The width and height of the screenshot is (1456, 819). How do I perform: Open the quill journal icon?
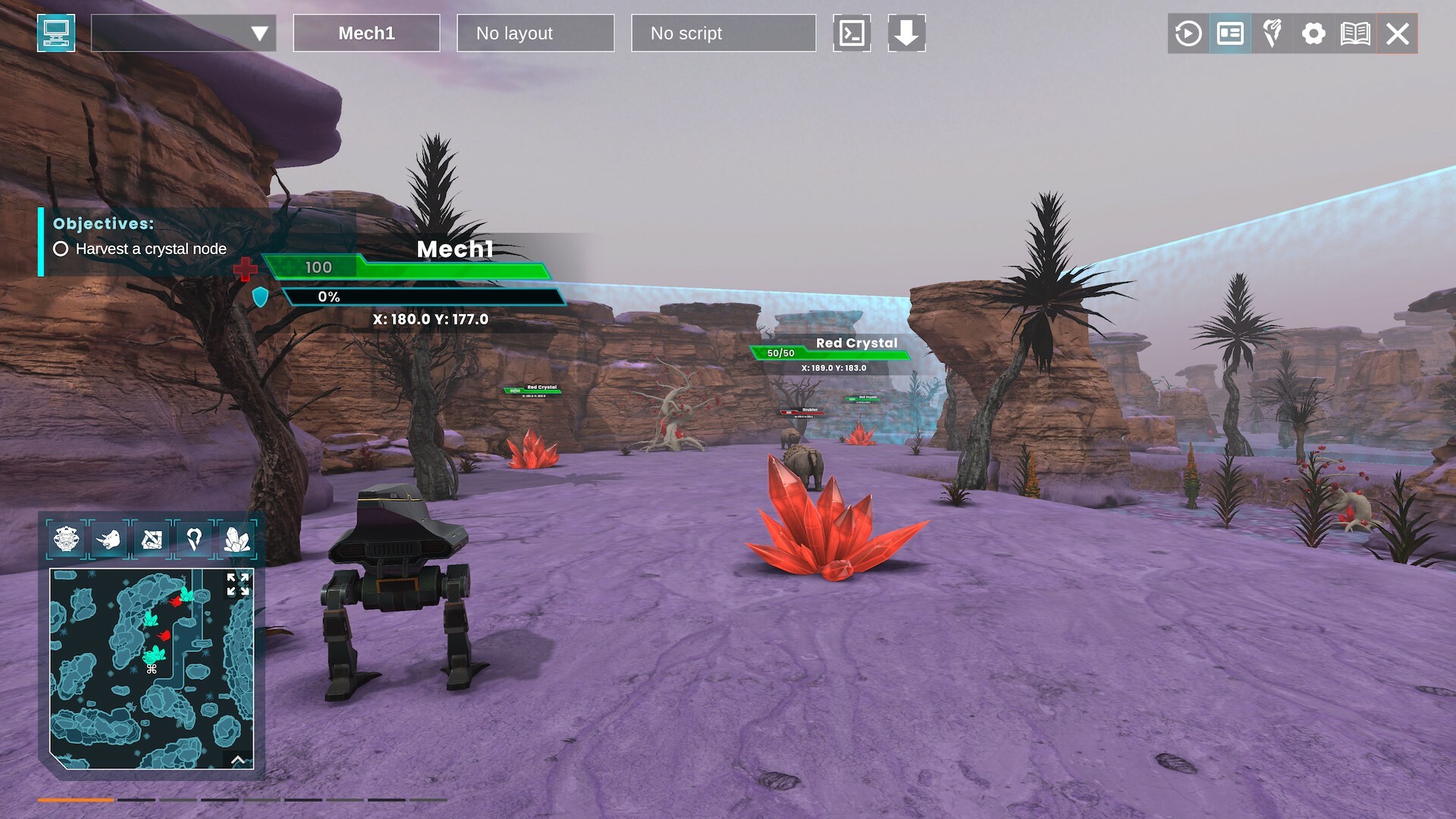(x=1272, y=33)
